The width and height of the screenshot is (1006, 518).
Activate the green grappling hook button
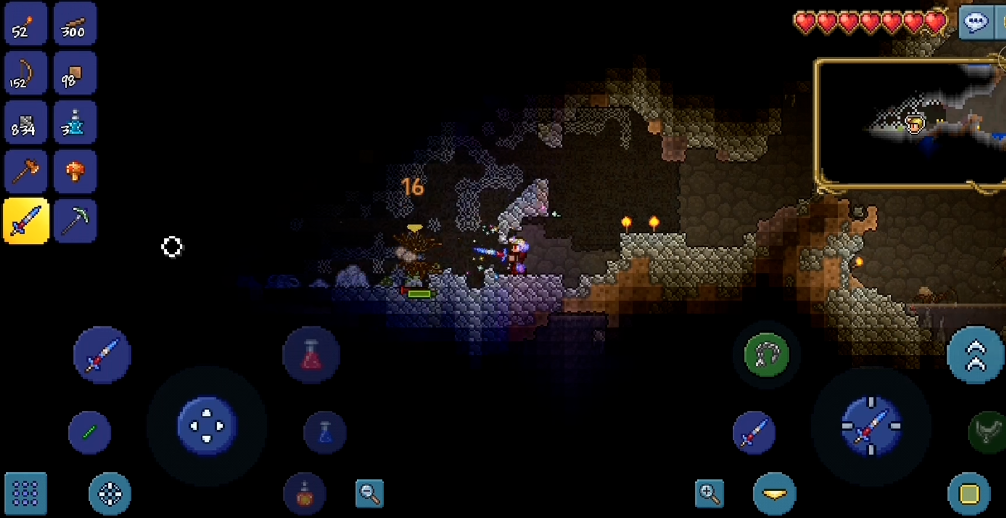pyautogui.click(x=767, y=354)
